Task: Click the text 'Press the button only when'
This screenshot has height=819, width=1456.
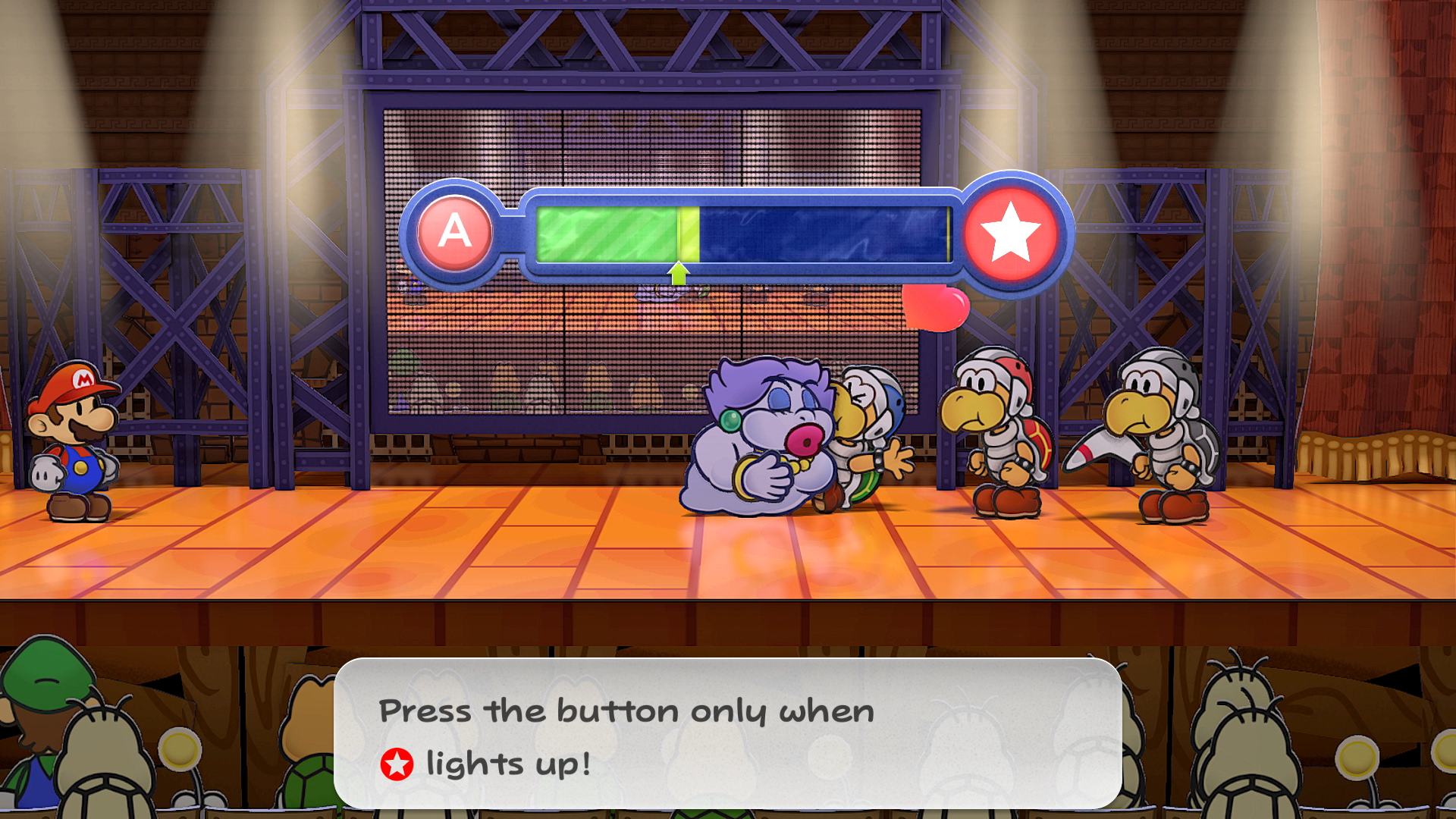Action: 626,711
